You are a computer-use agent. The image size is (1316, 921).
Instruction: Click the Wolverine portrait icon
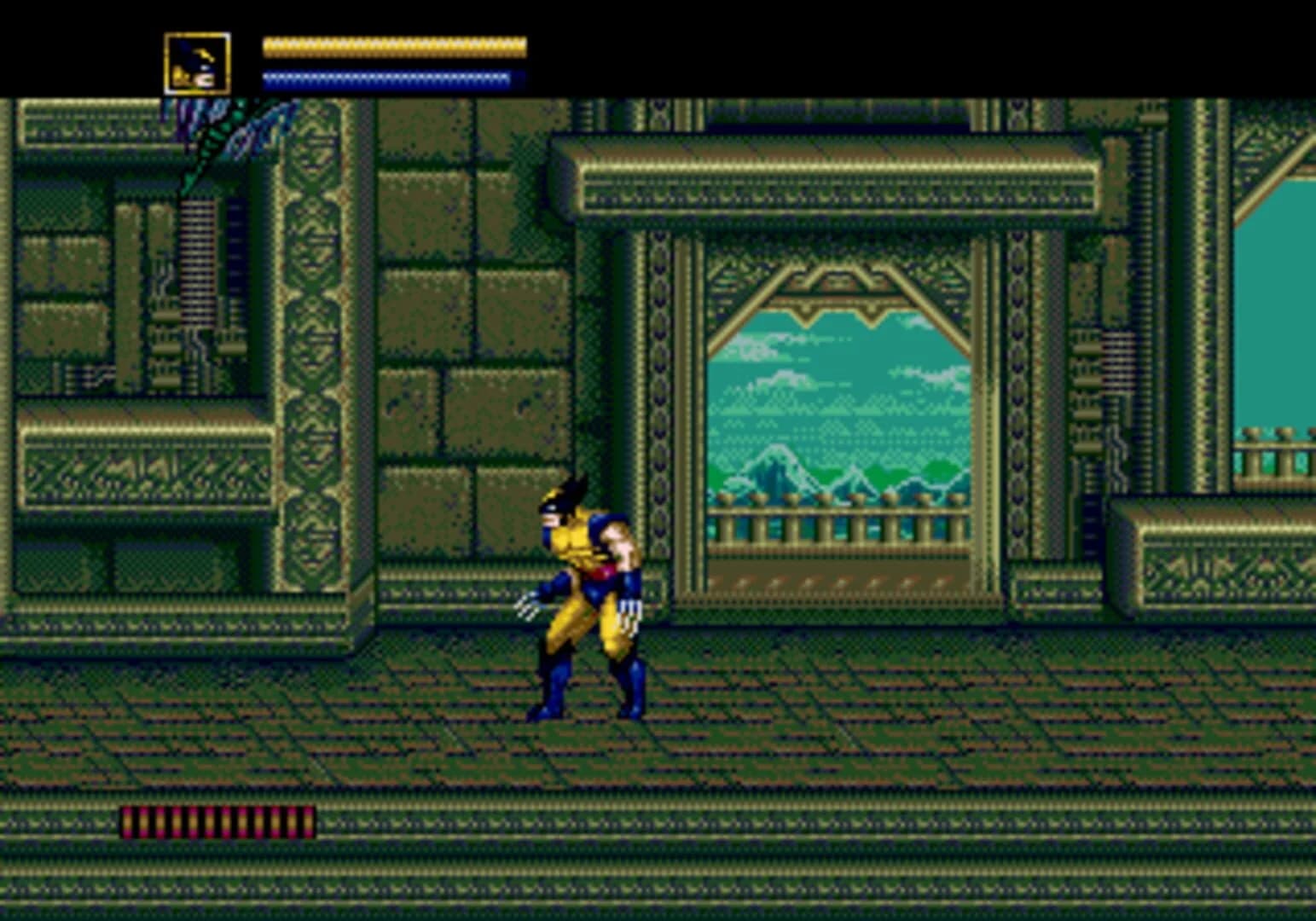195,64
